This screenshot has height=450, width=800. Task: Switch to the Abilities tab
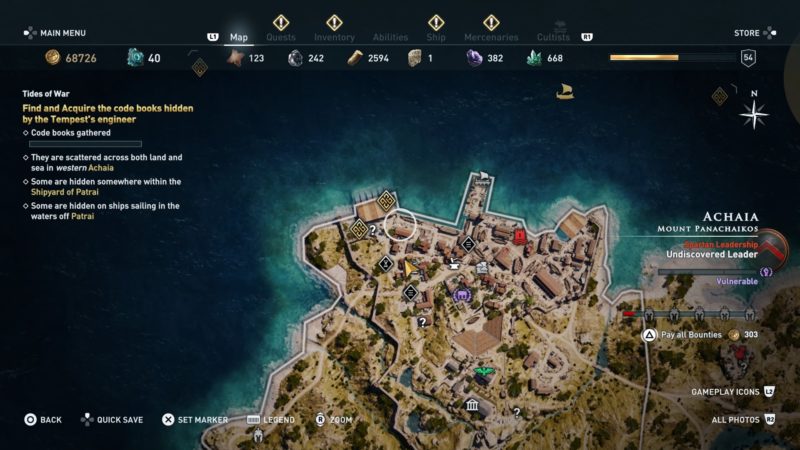390,37
